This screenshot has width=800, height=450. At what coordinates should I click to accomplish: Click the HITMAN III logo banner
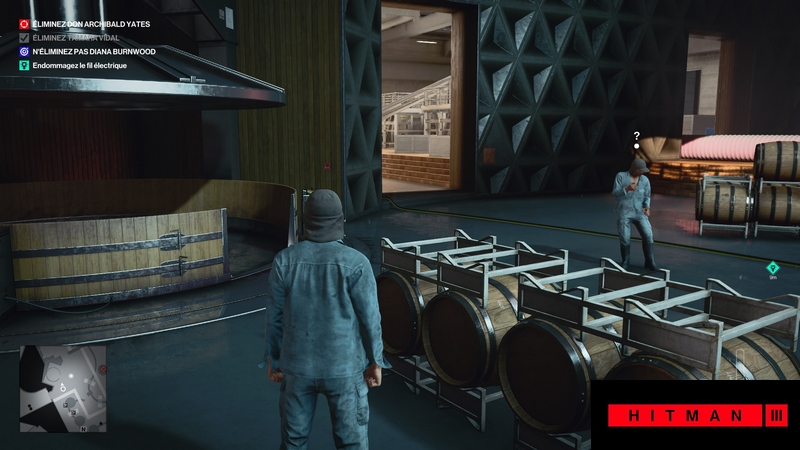(693, 415)
